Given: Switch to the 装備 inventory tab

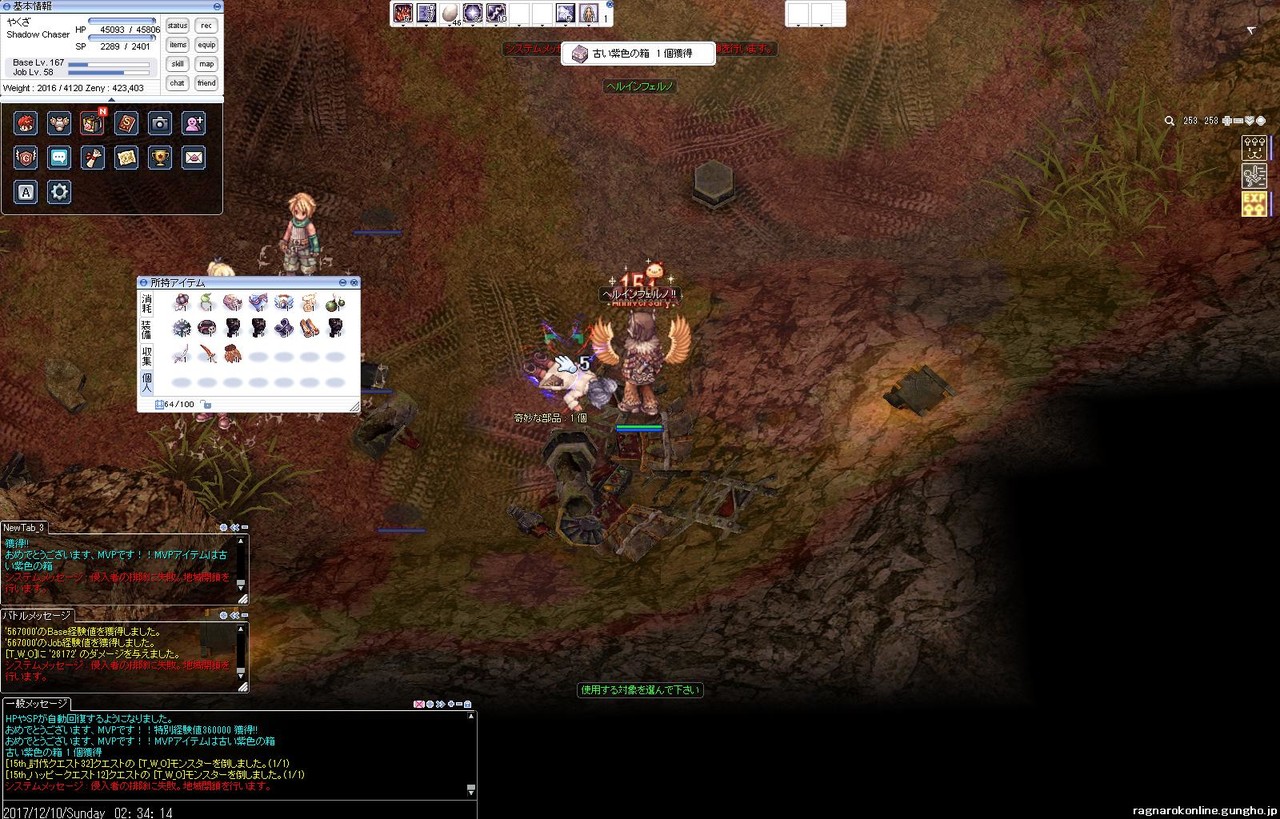Looking at the screenshot, I should click(x=147, y=329).
